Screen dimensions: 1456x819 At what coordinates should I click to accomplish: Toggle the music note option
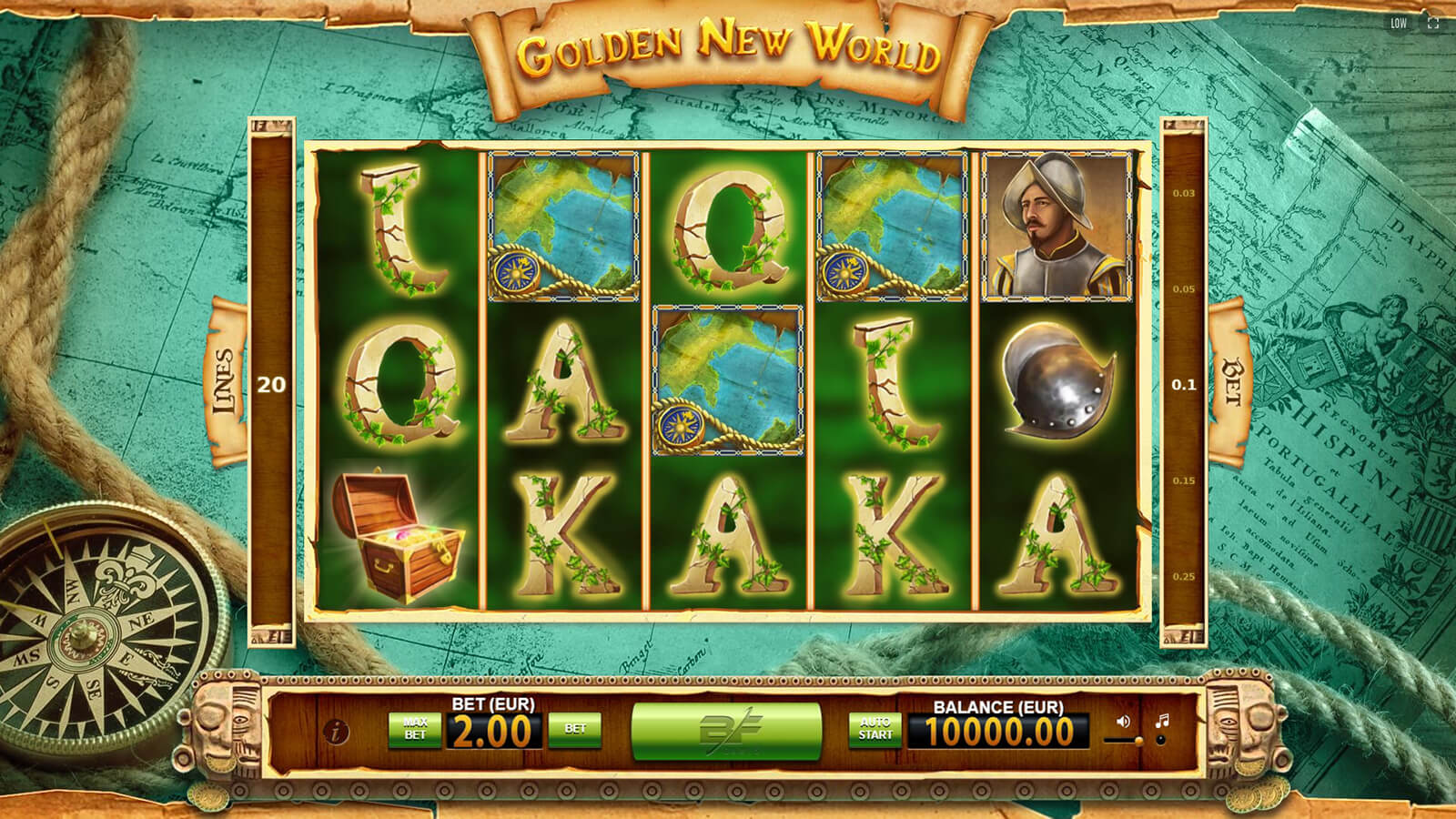[1161, 728]
